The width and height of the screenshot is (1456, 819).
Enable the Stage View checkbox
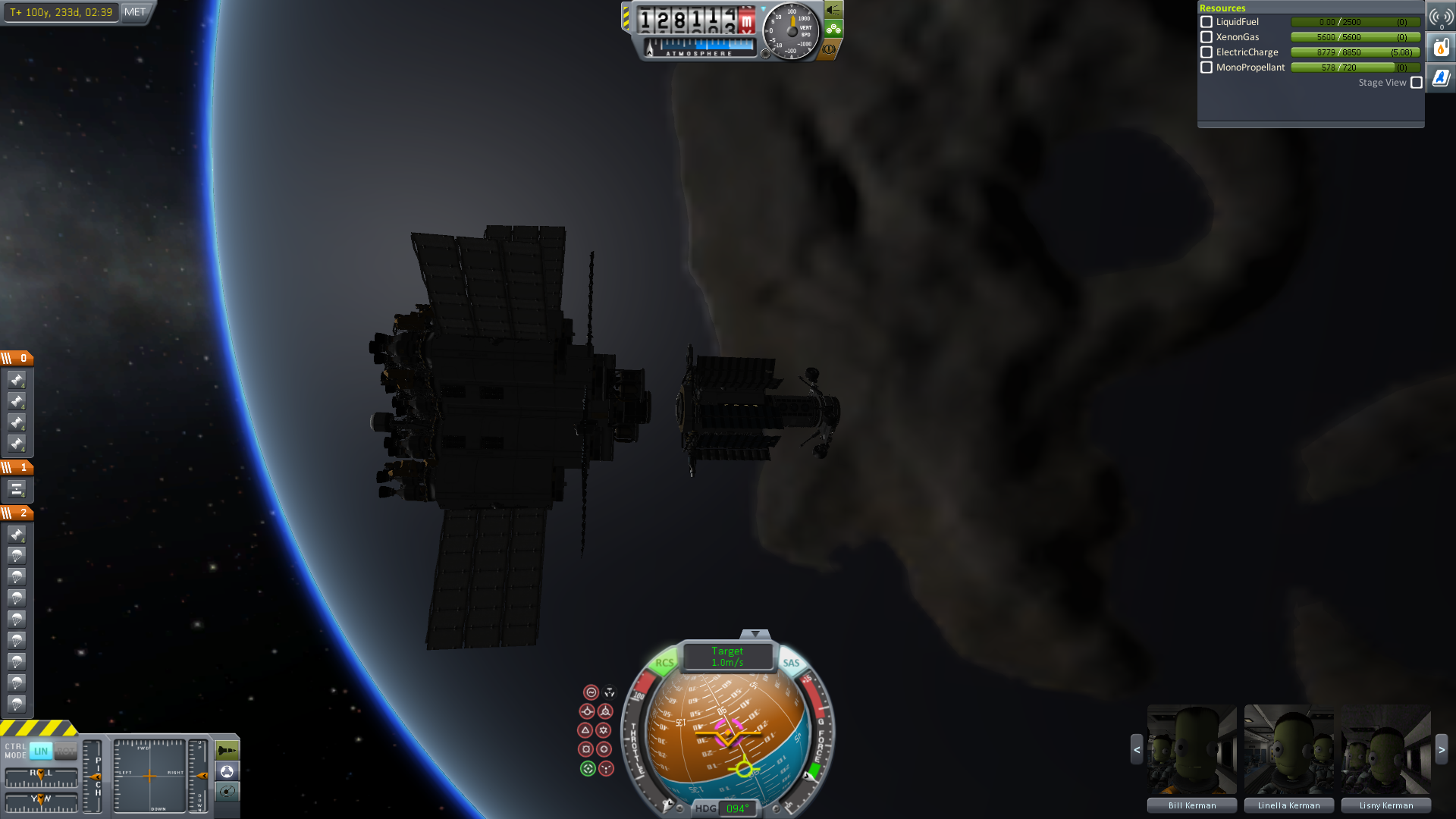click(x=1417, y=83)
